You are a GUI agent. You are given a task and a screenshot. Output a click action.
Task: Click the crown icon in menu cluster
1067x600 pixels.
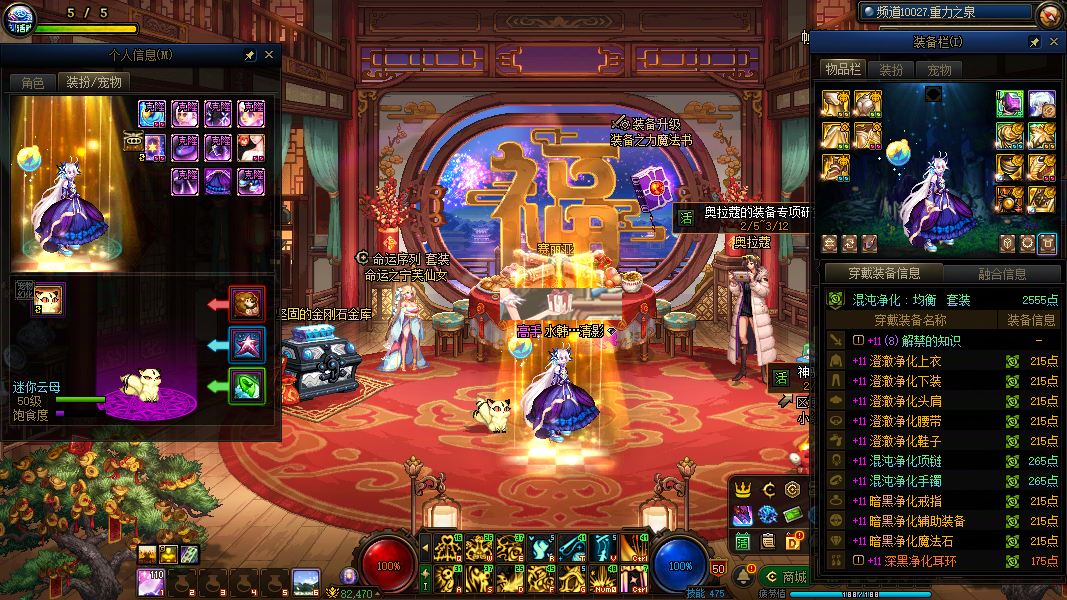click(743, 490)
